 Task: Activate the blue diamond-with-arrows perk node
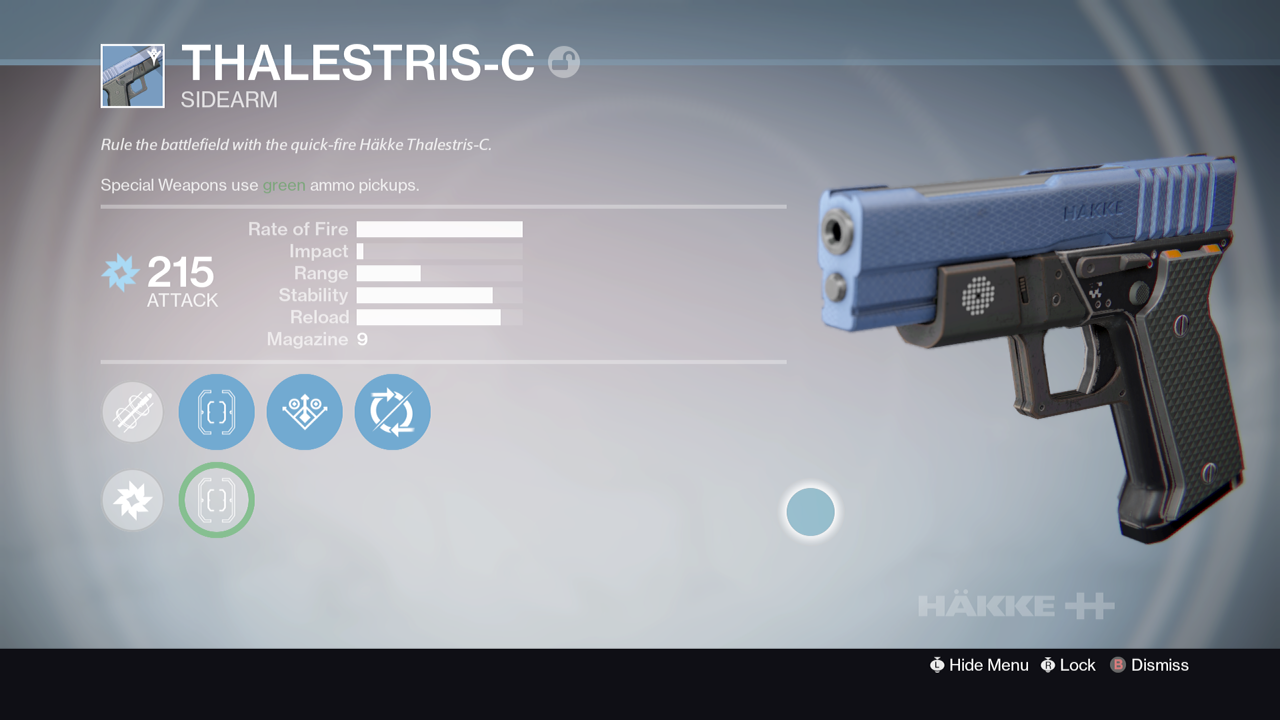tap(304, 412)
